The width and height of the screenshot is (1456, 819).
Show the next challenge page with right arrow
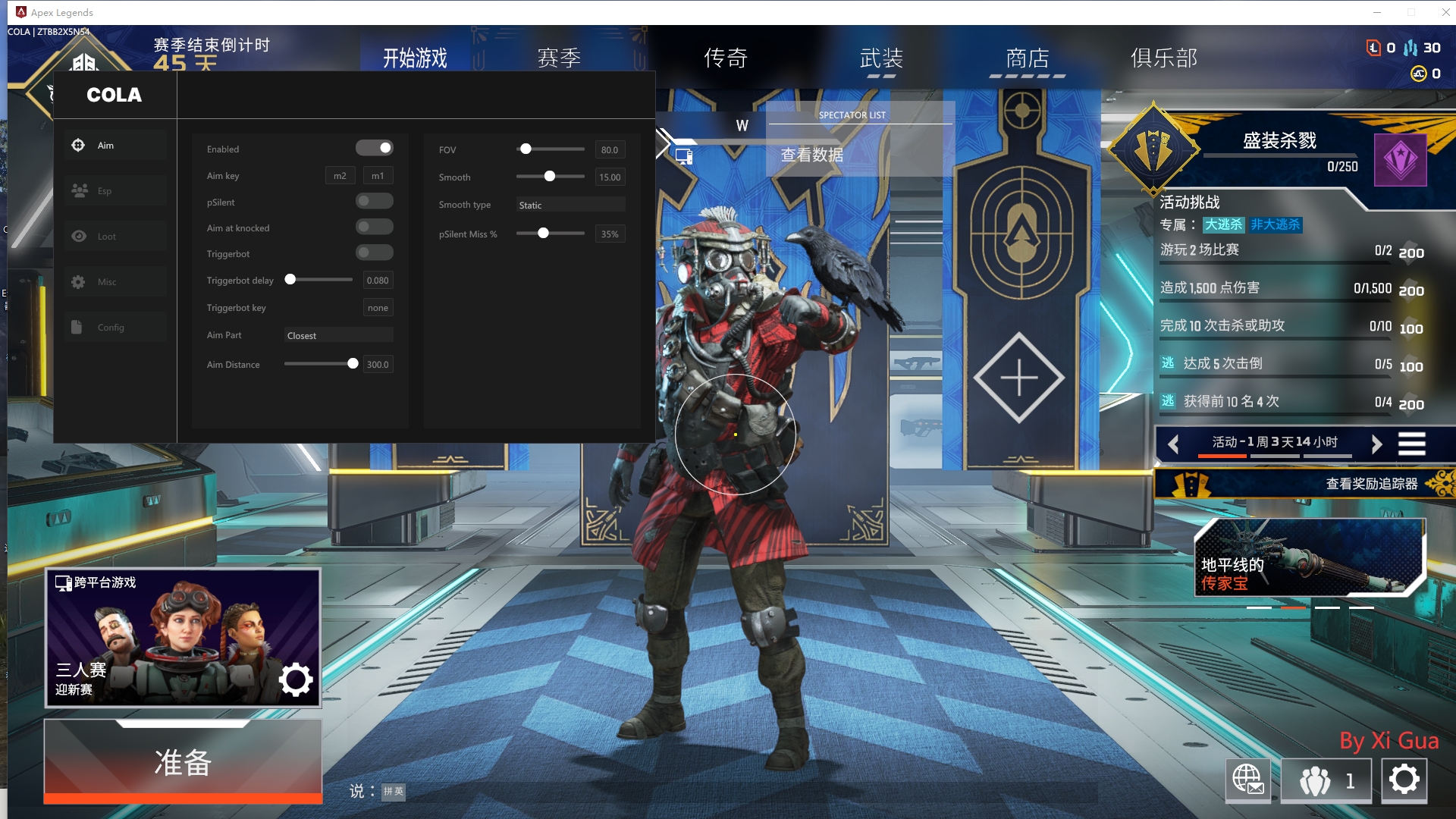(1376, 444)
